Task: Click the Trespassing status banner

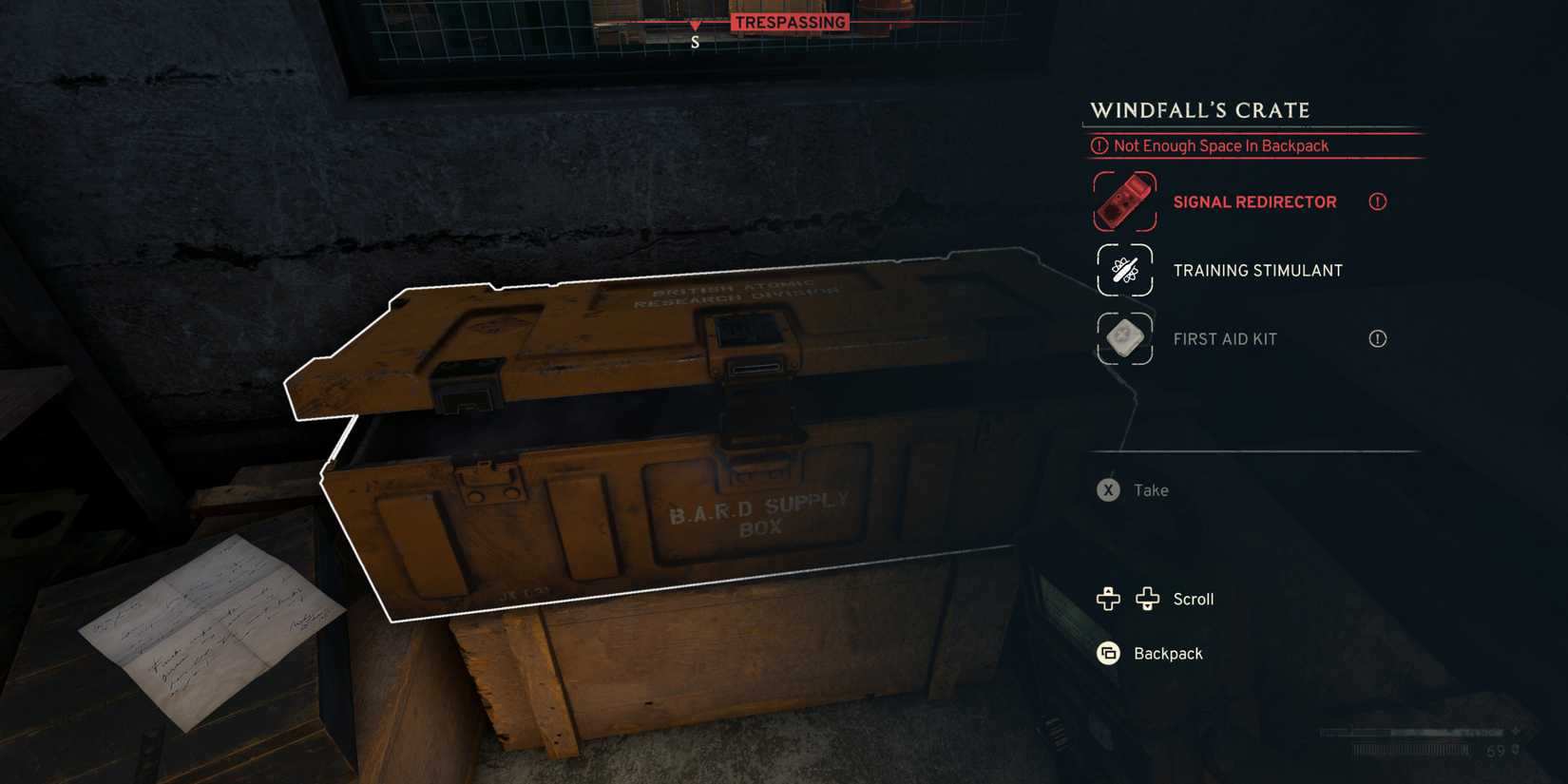Action: [x=789, y=22]
